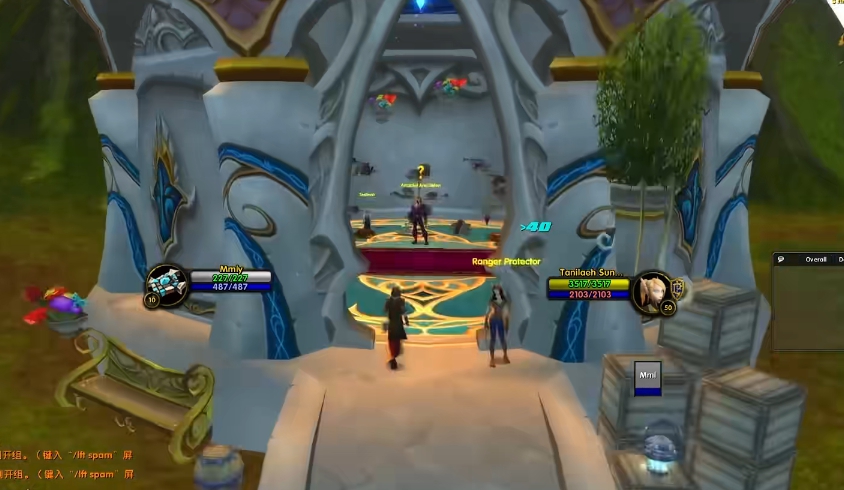Click the Mmly player portrait
Screen dimensions: 844x490
click(167, 283)
